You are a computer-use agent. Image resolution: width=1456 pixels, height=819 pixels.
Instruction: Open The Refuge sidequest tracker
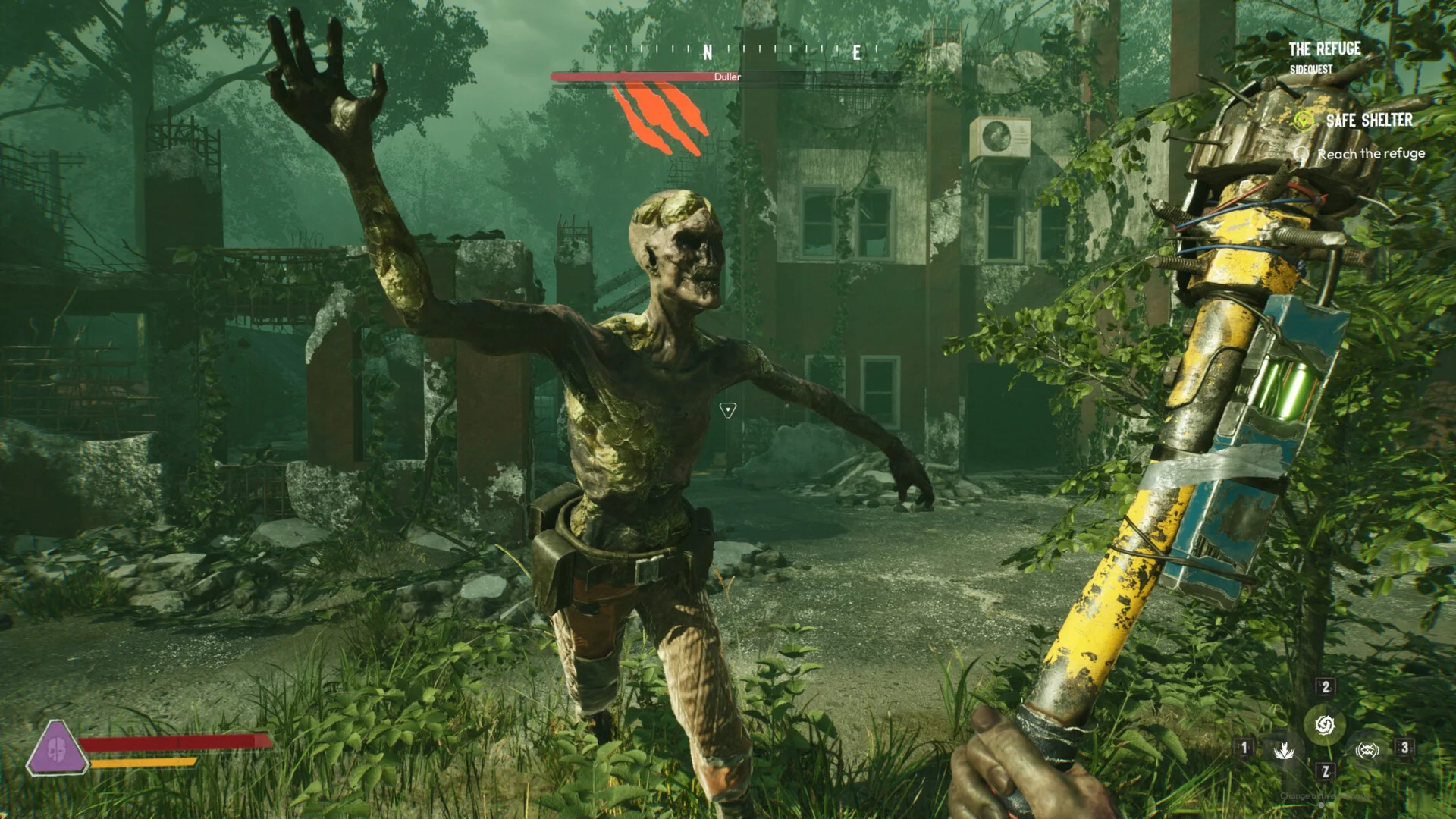click(x=1324, y=50)
